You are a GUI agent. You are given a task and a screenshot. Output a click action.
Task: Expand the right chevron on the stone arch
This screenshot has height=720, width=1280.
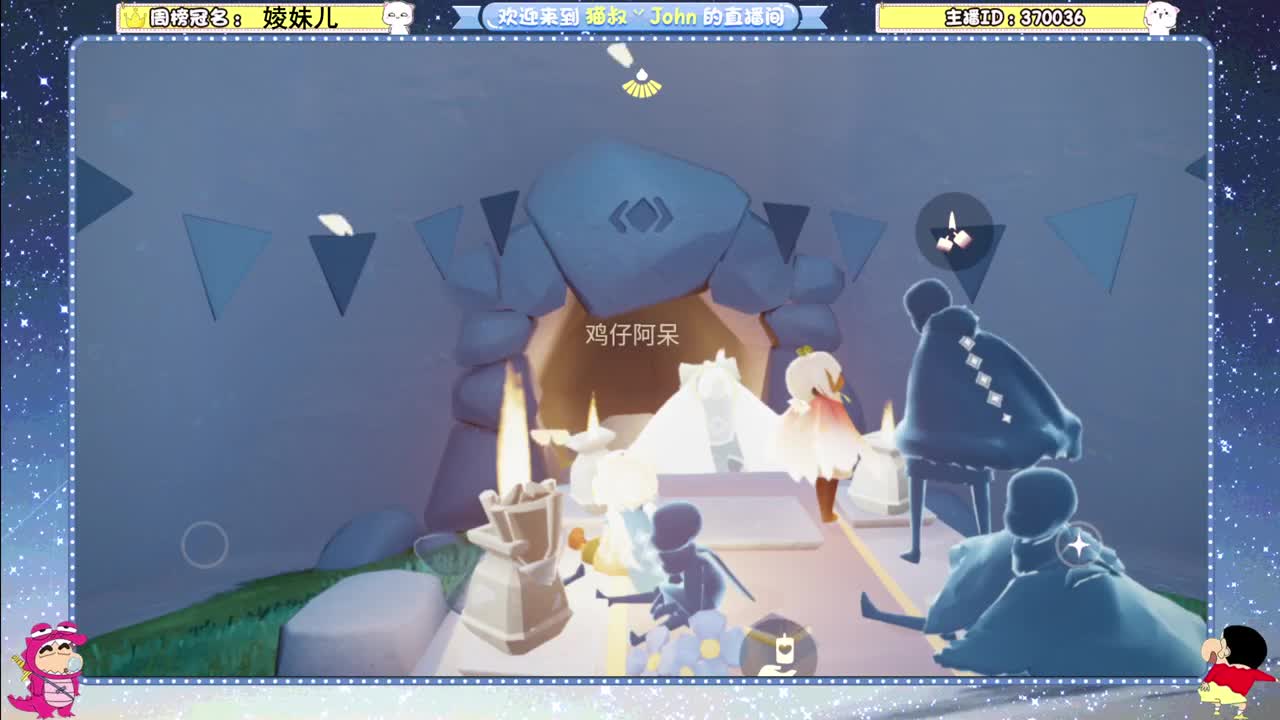click(667, 214)
